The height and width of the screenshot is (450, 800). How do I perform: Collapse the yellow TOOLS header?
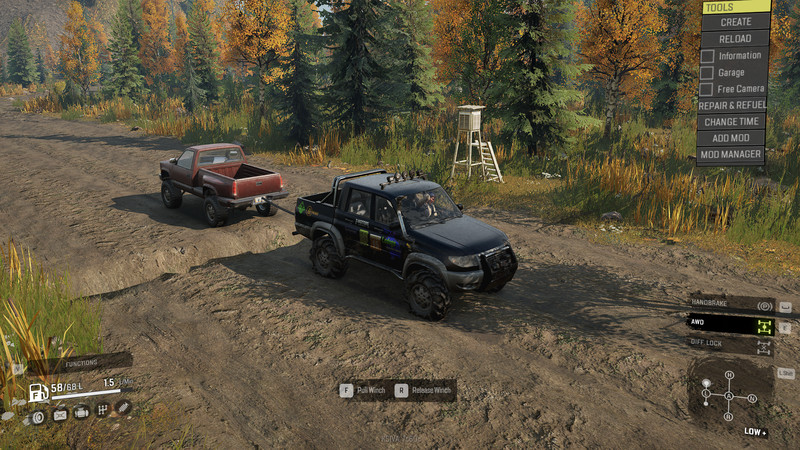(736, 7)
